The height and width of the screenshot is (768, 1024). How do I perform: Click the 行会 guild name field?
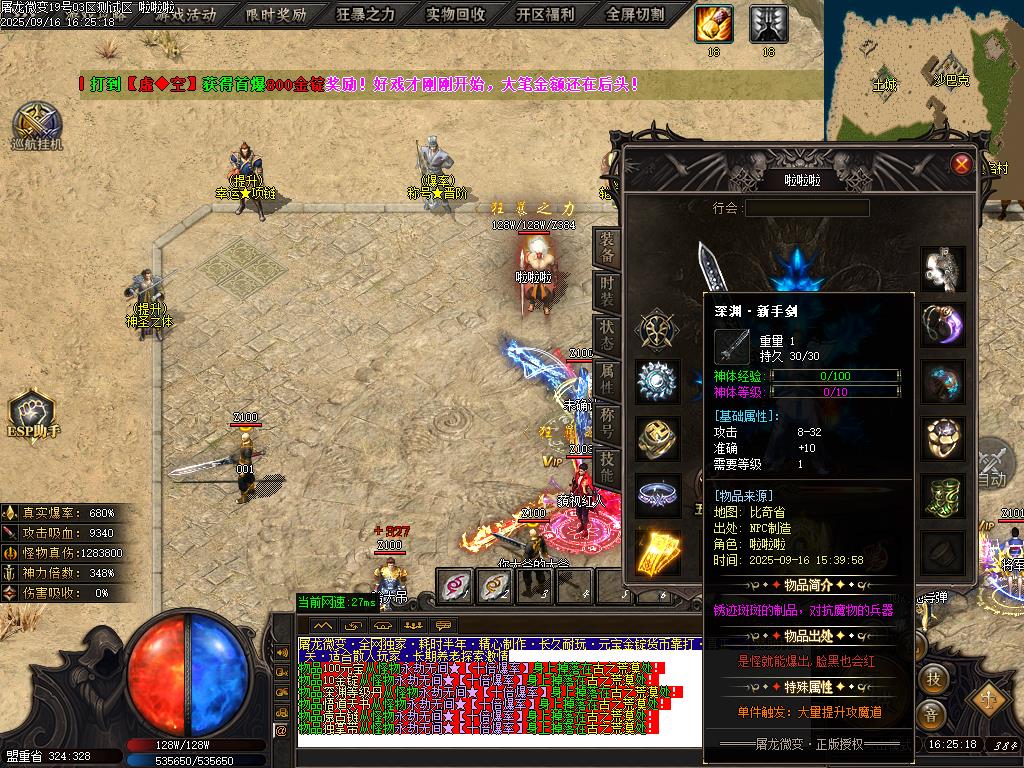pyautogui.click(x=806, y=208)
